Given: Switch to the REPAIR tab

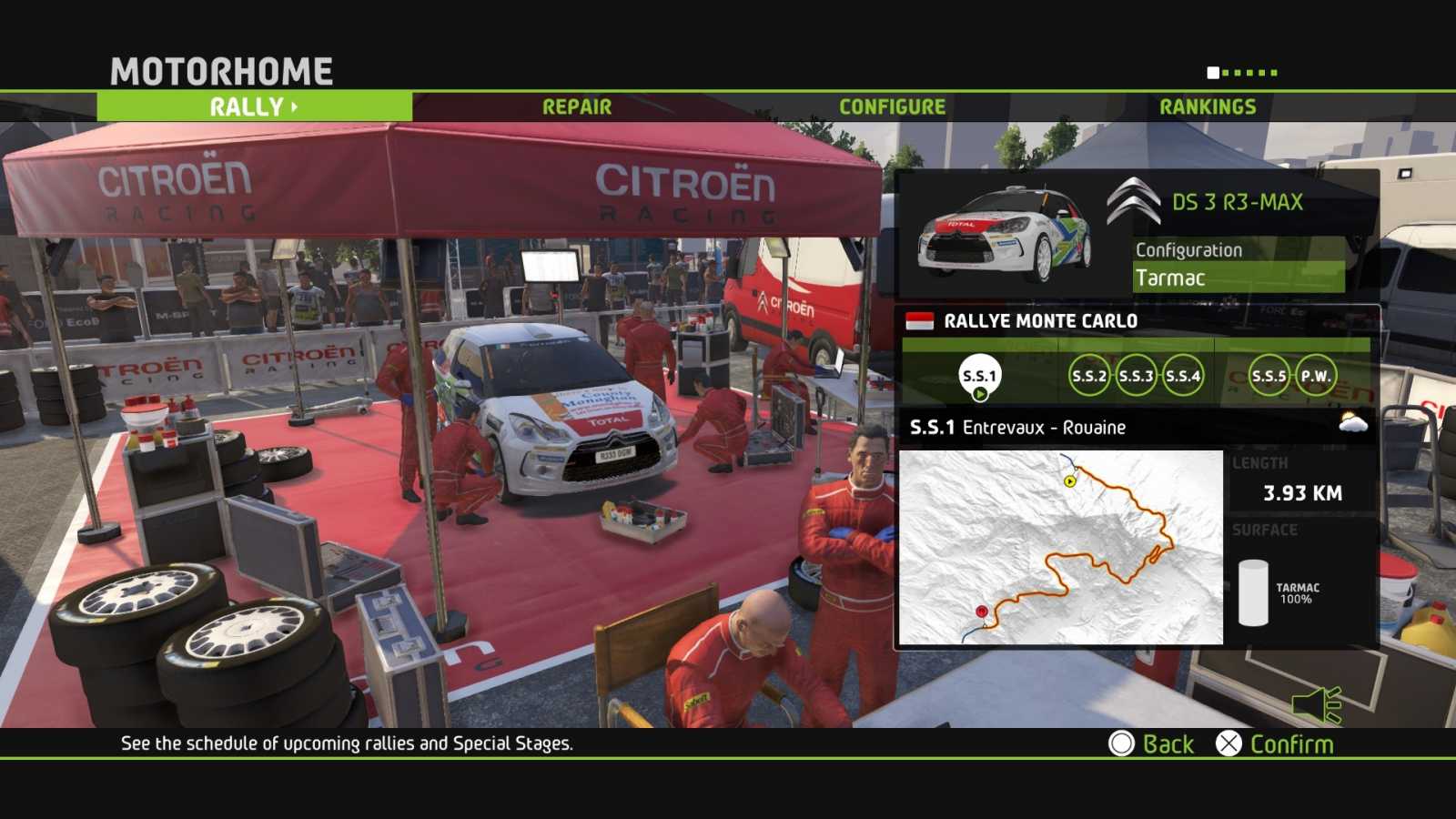Looking at the screenshot, I should pyautogui.click(x=576, y=106).
